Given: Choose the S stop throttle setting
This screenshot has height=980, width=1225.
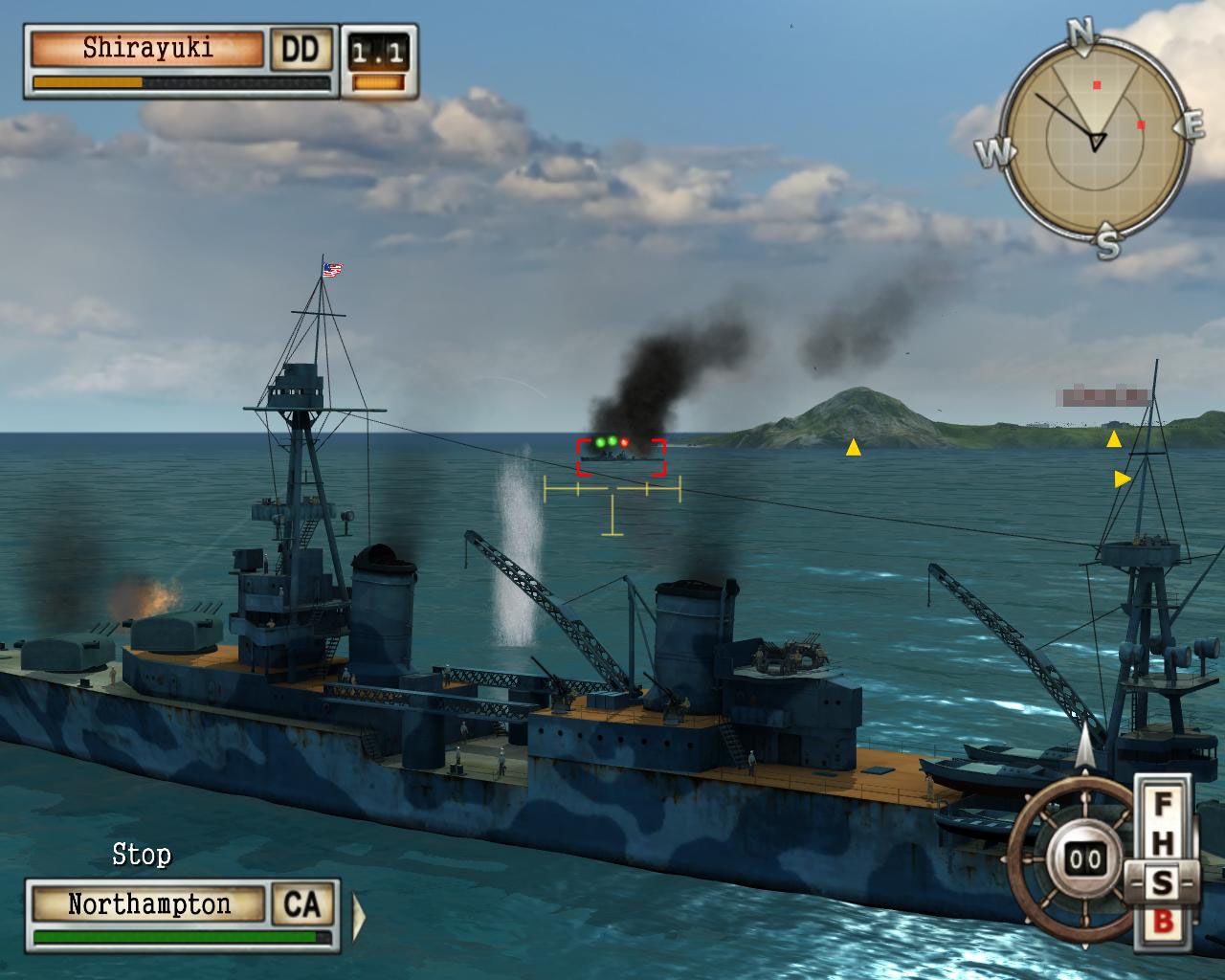Looking at the screenshot, I should 1162,881.
